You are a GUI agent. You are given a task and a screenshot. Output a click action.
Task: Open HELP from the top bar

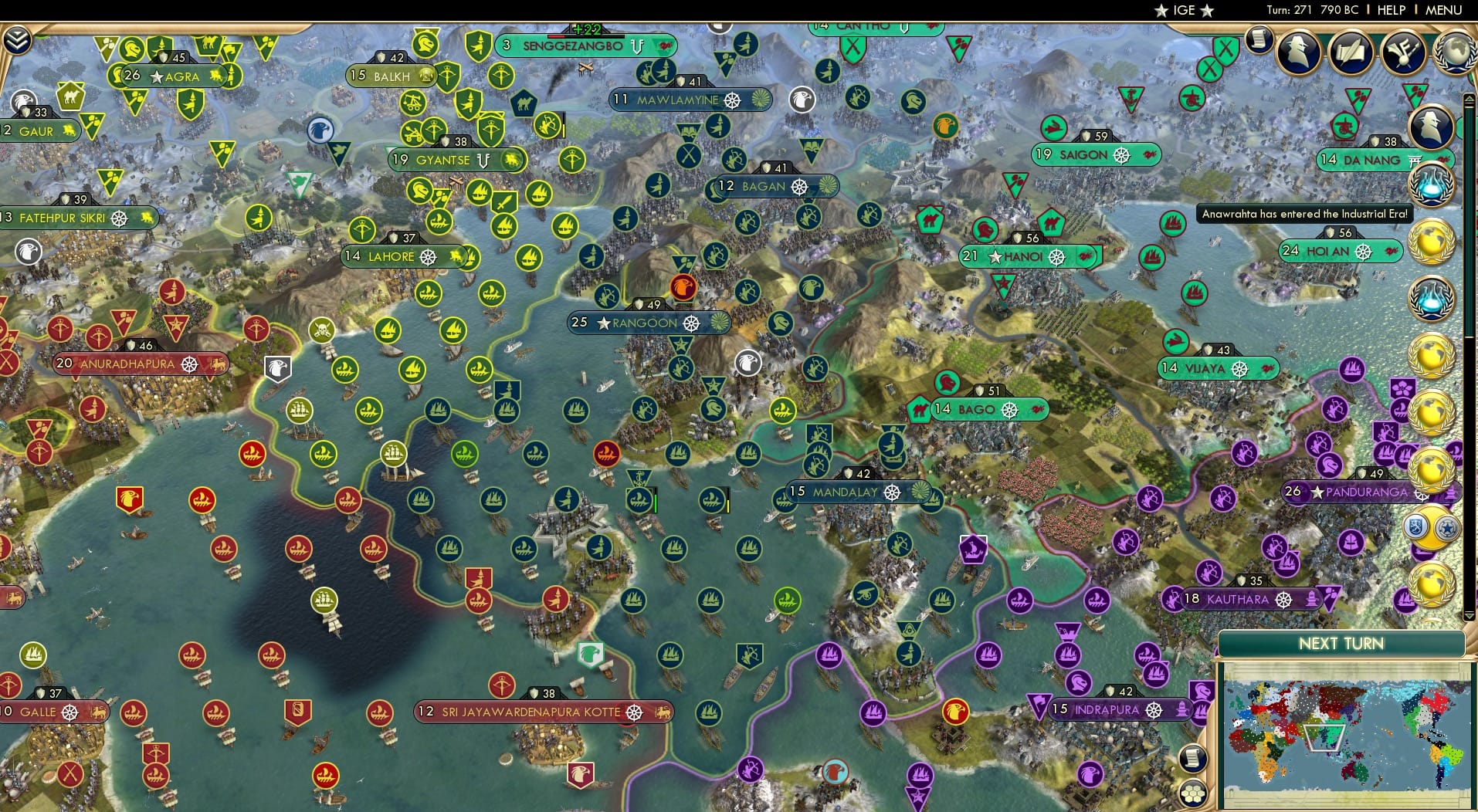tap(1391, 10)
